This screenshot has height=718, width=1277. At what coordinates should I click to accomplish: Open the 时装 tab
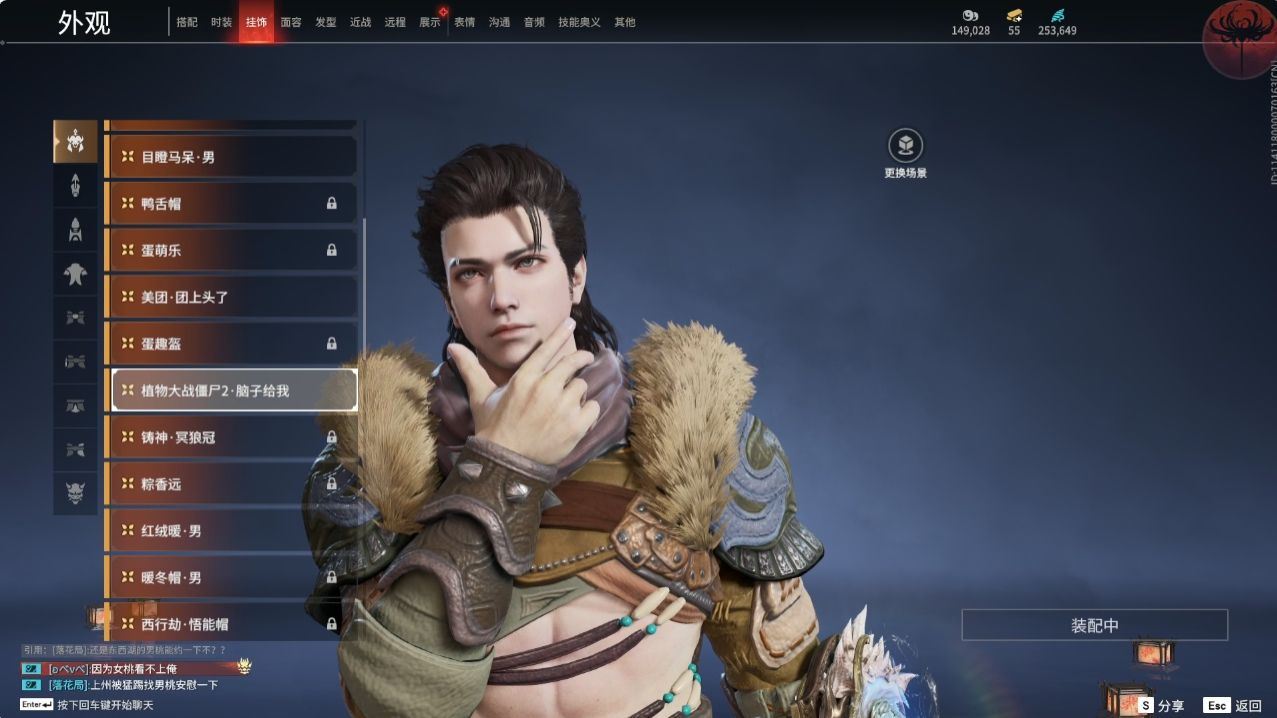[221, 22]
